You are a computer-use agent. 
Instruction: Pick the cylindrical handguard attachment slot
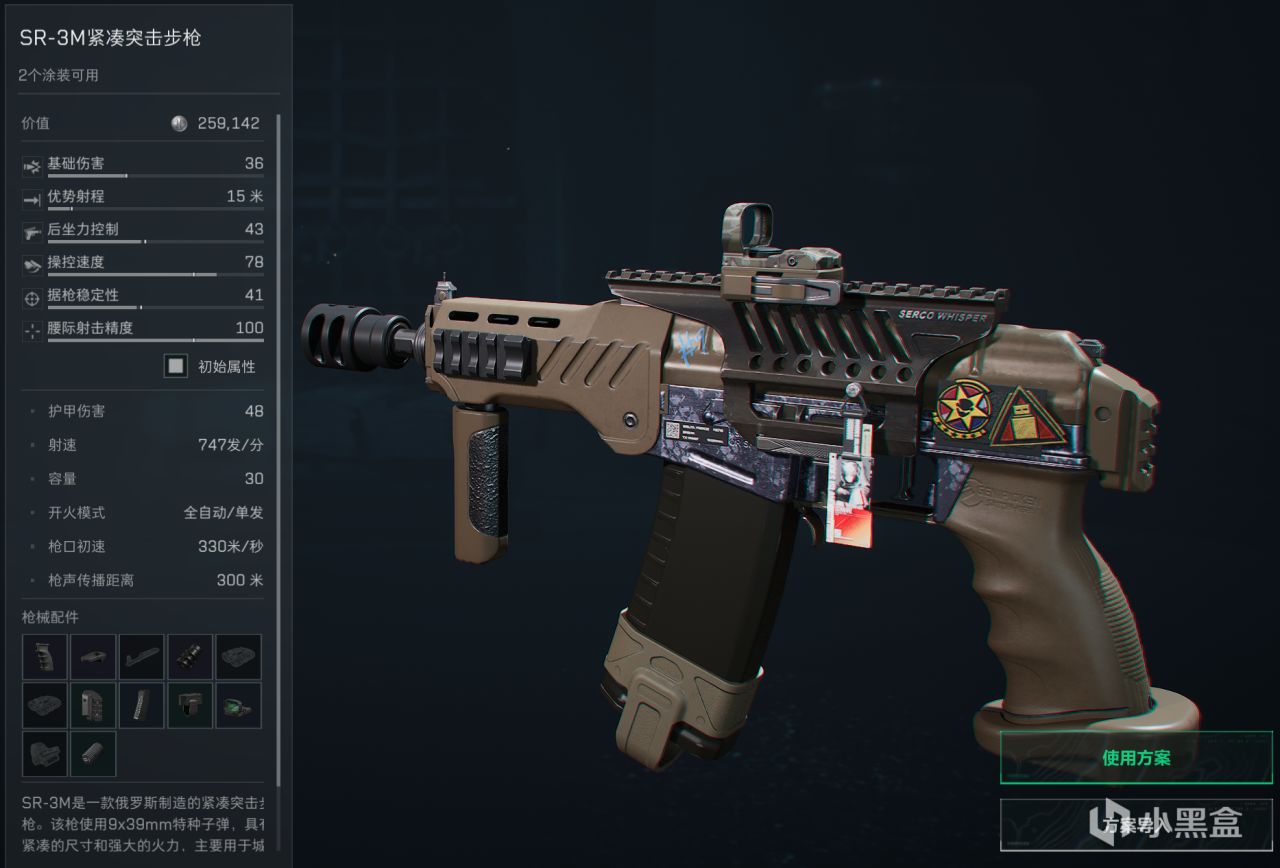point(93,754)
